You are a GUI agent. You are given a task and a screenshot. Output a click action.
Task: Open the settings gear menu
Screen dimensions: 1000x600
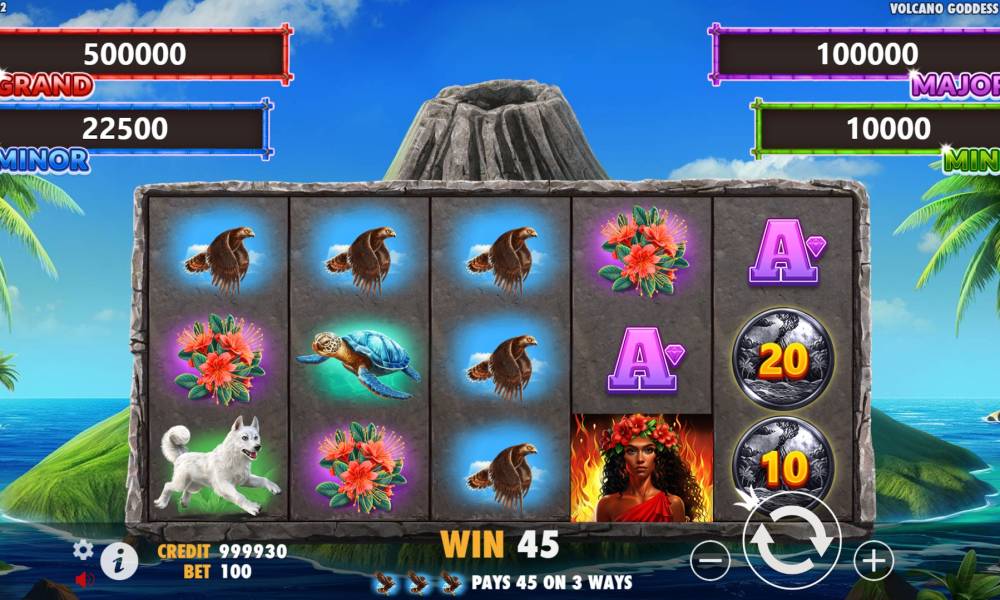coord(83,549)
